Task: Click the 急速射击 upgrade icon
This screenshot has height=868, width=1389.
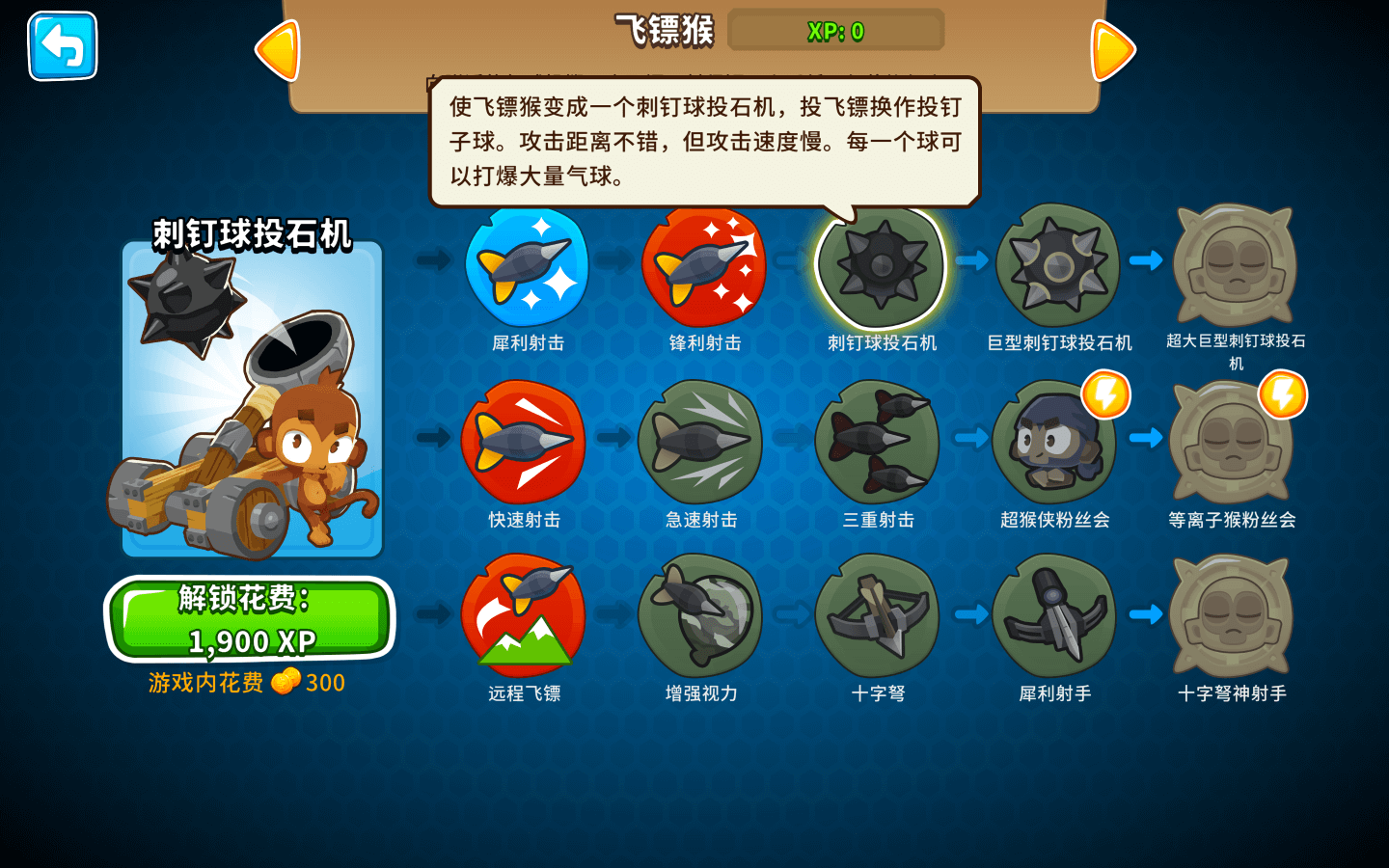Action: 702,444
